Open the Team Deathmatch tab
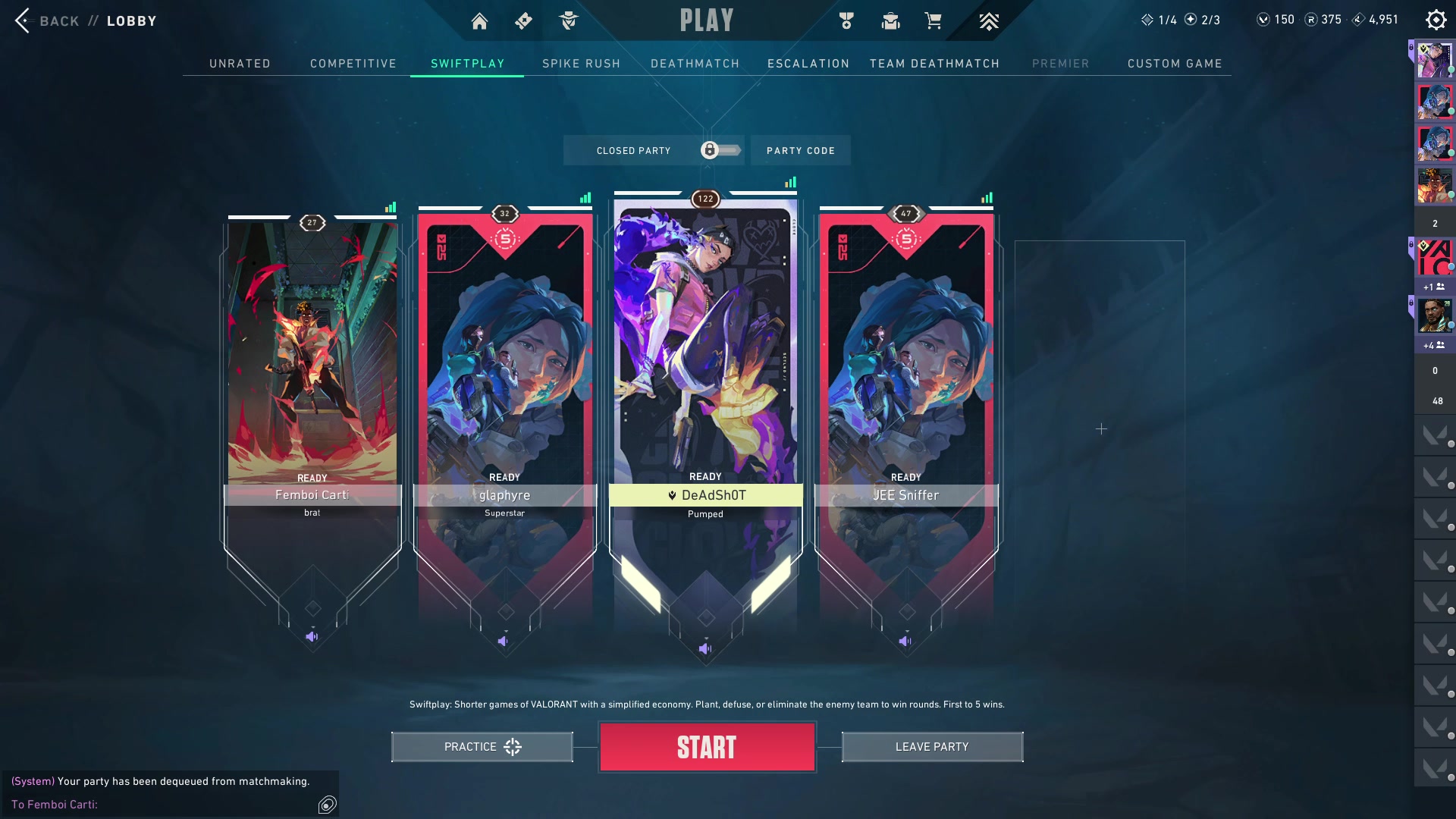The image size is (1456, 819). click(934, 64)
